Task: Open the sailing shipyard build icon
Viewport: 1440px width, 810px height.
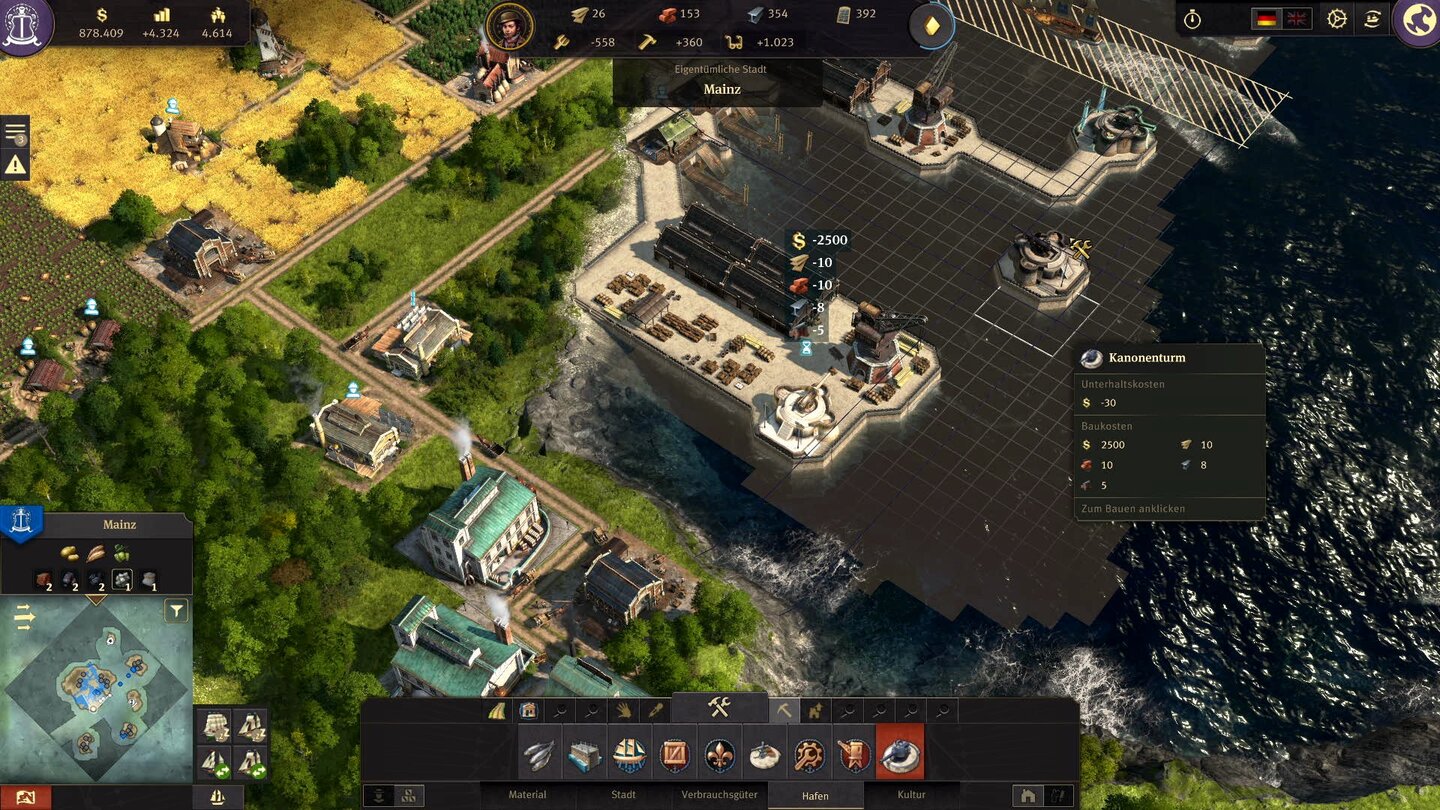Action: click(x=628, y=755)
